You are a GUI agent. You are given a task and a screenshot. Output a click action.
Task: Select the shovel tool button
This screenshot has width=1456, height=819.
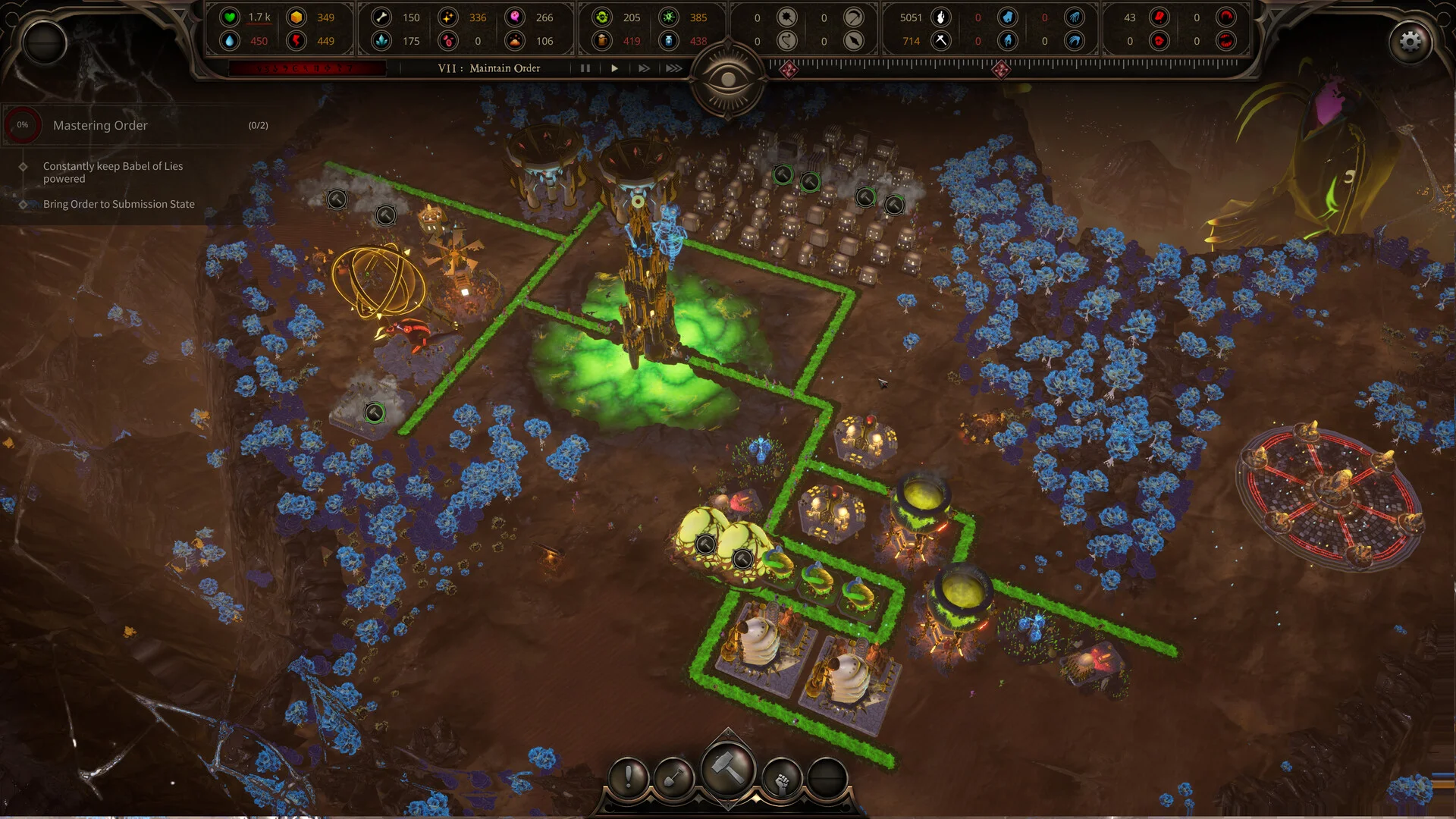[674, 777]
